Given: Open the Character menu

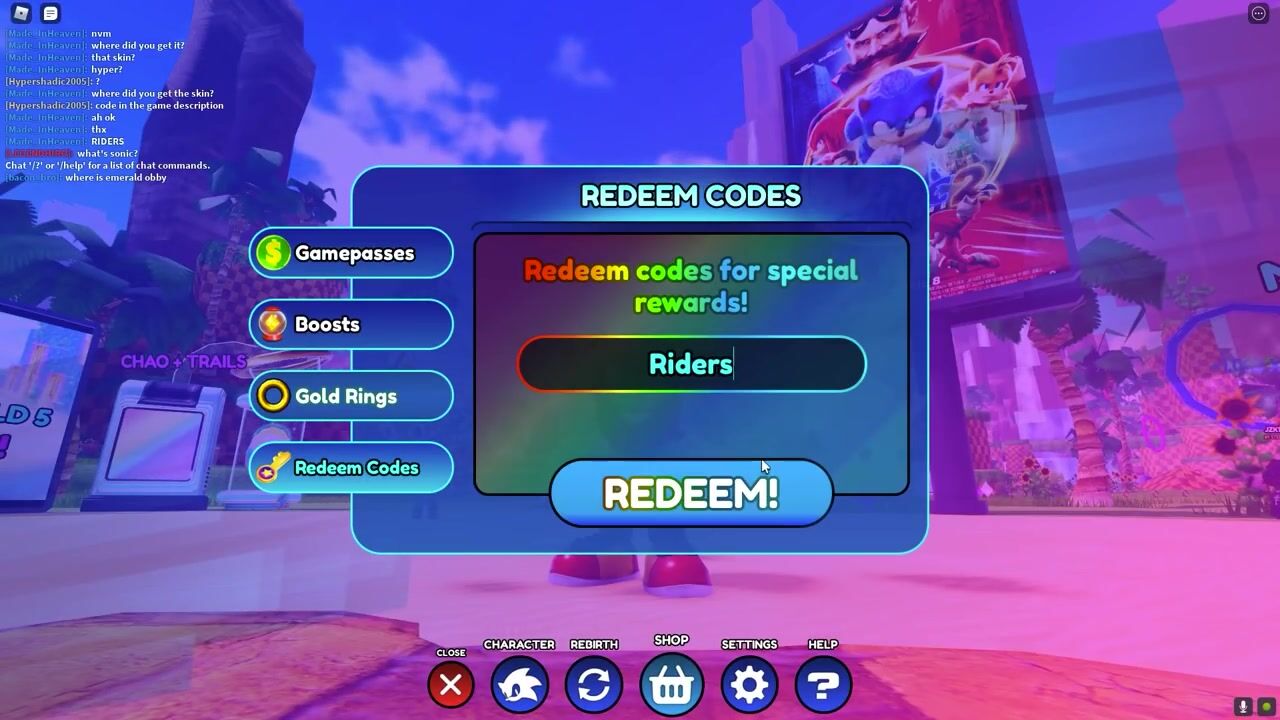Looking at the screenshot, I should coord(520,685).
